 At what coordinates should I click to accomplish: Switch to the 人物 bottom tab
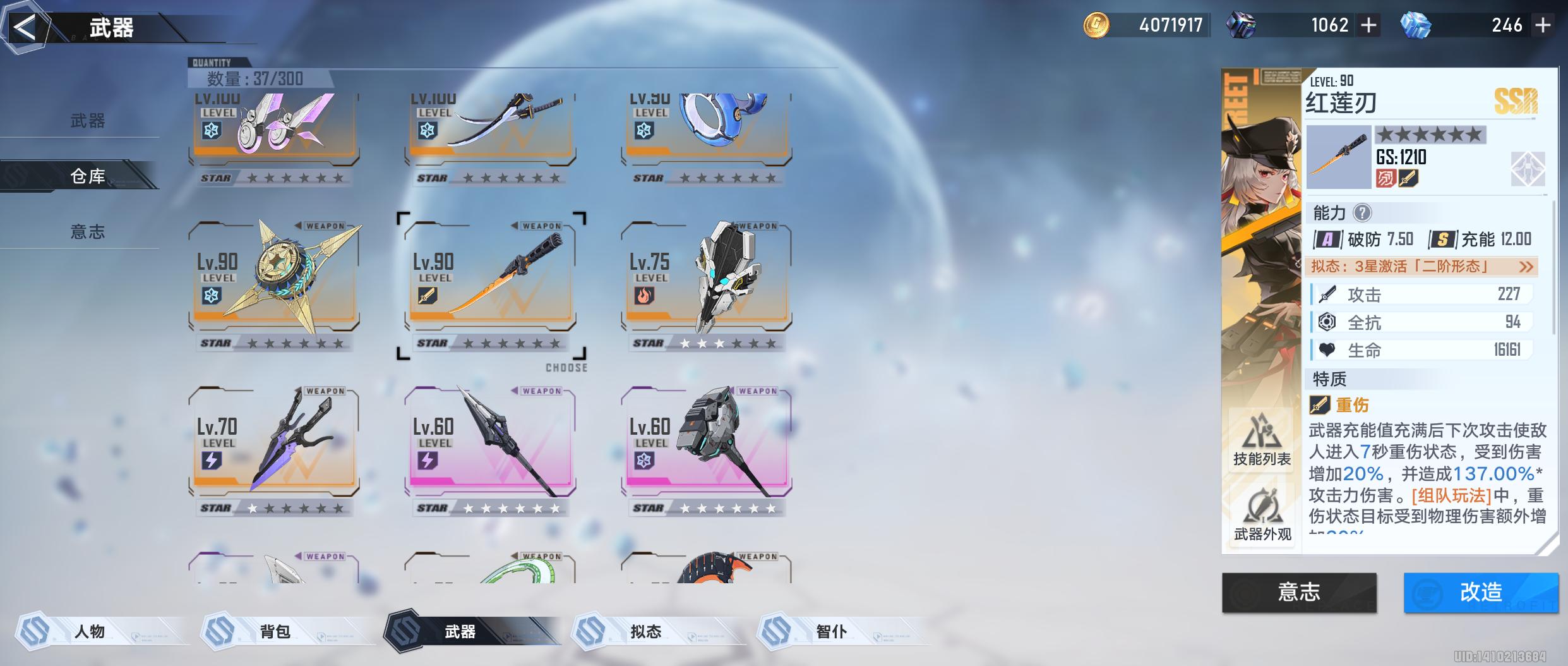coord(90,631)
